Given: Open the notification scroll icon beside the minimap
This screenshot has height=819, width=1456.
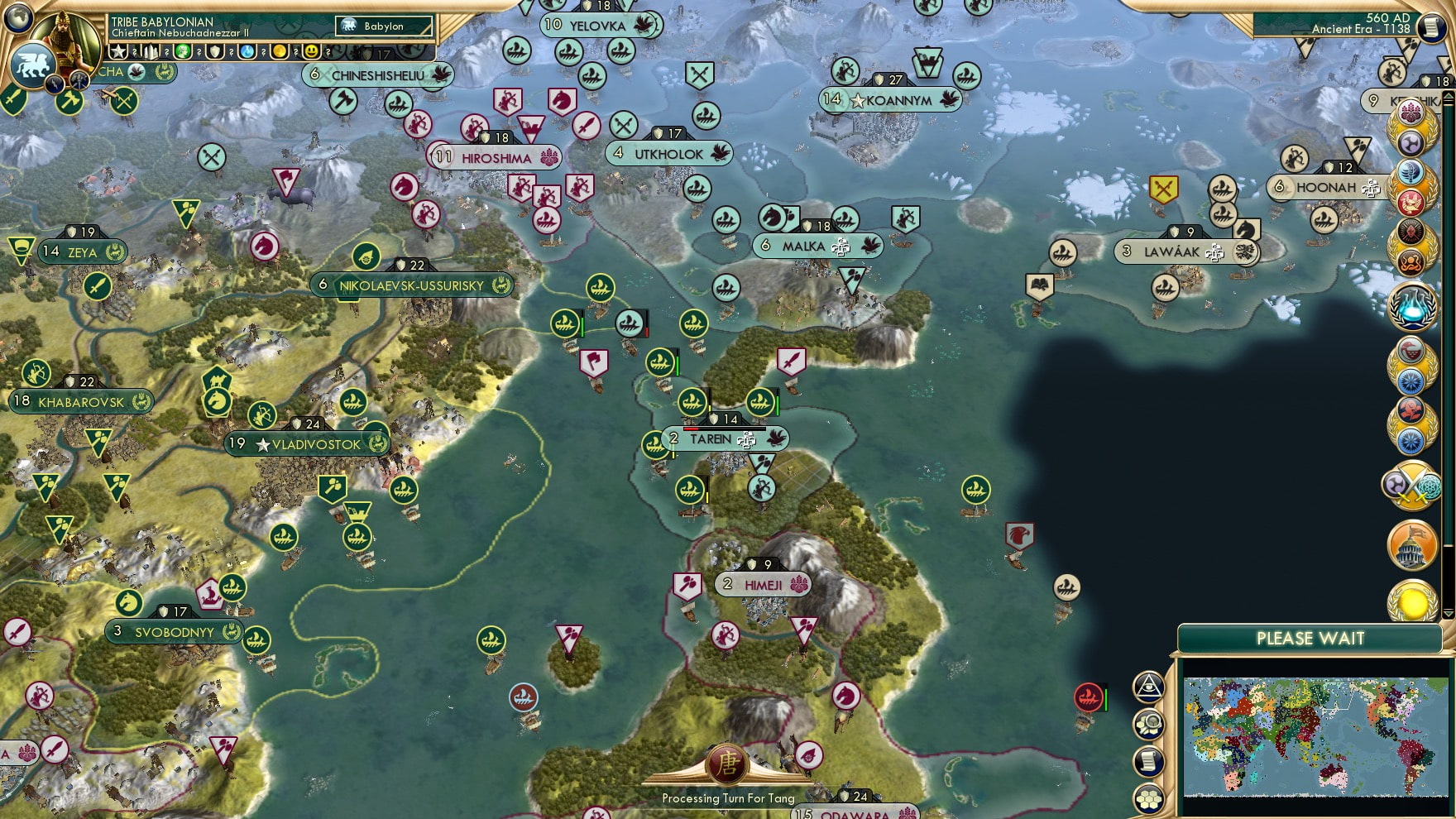Looking at the screenshot, I should tap(1148, 760).
